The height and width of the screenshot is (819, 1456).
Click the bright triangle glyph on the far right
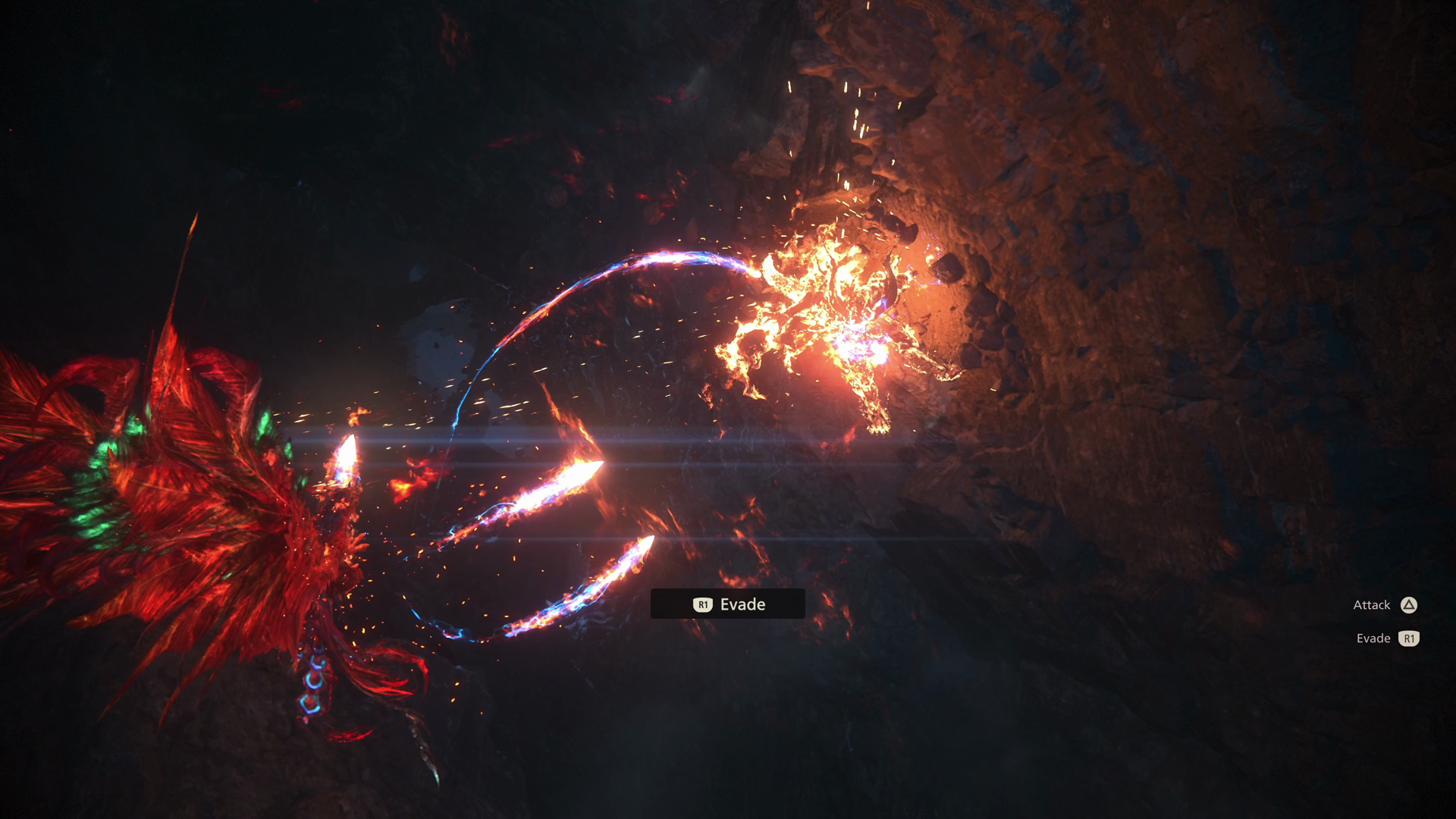coord(1408,605)
